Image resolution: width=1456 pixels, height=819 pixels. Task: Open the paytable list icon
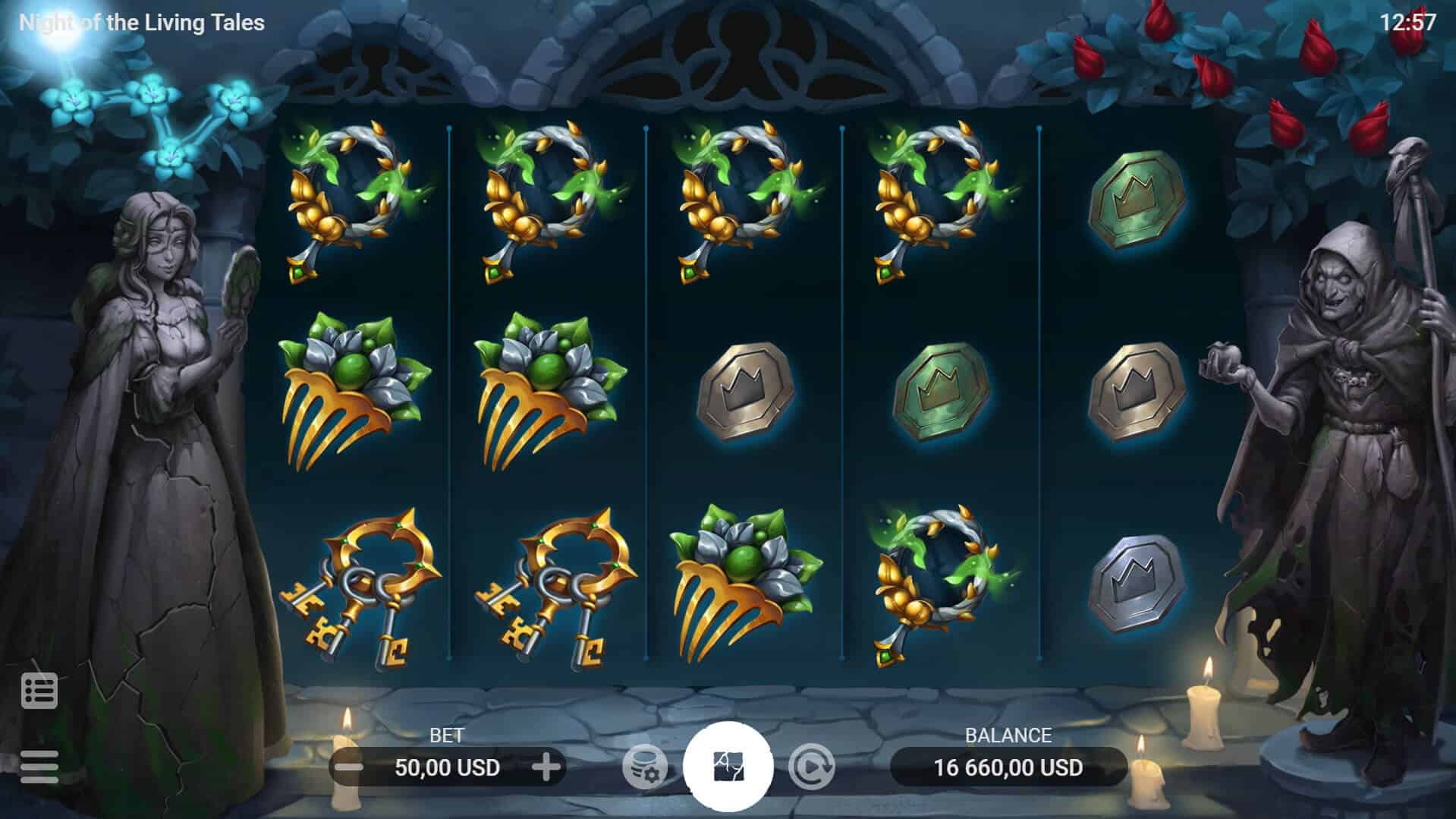[39, 691]
